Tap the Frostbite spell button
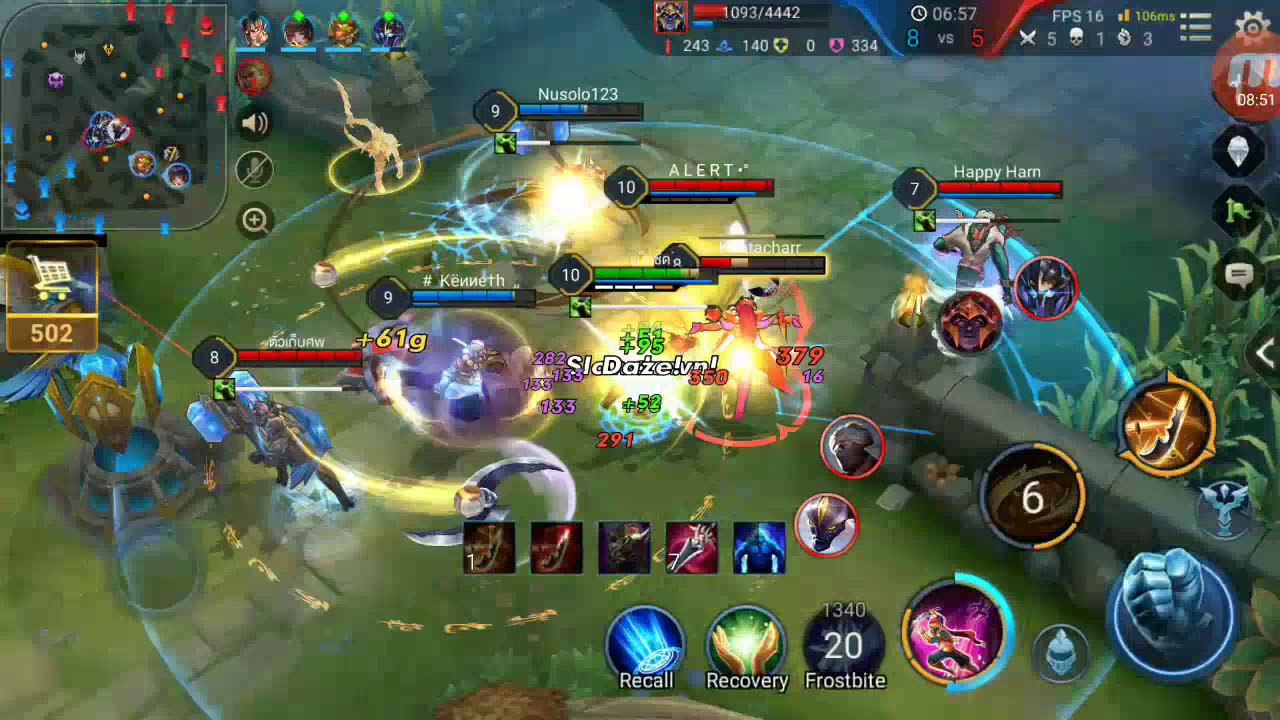This screenshot has height=720, width=1280. click(845, 647)
